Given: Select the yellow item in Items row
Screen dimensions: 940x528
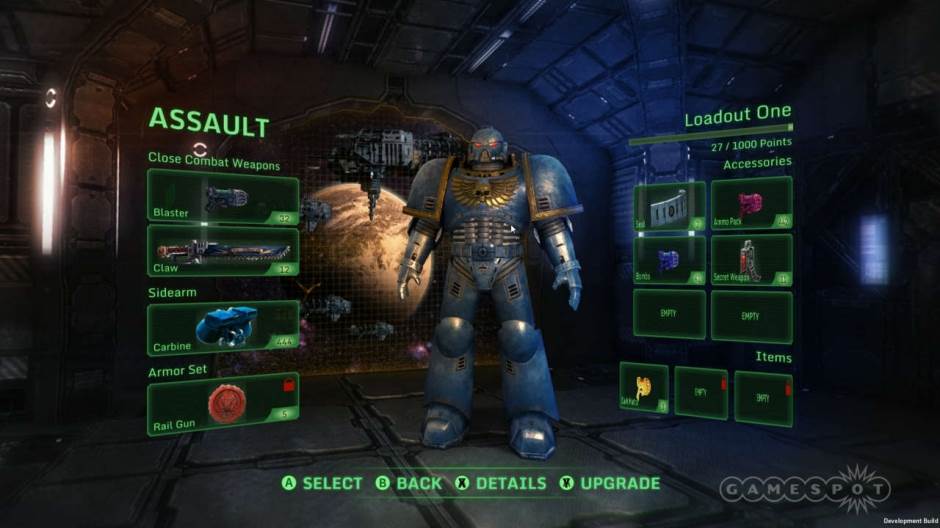Looking at the screenshot, I should click(643, 388).
